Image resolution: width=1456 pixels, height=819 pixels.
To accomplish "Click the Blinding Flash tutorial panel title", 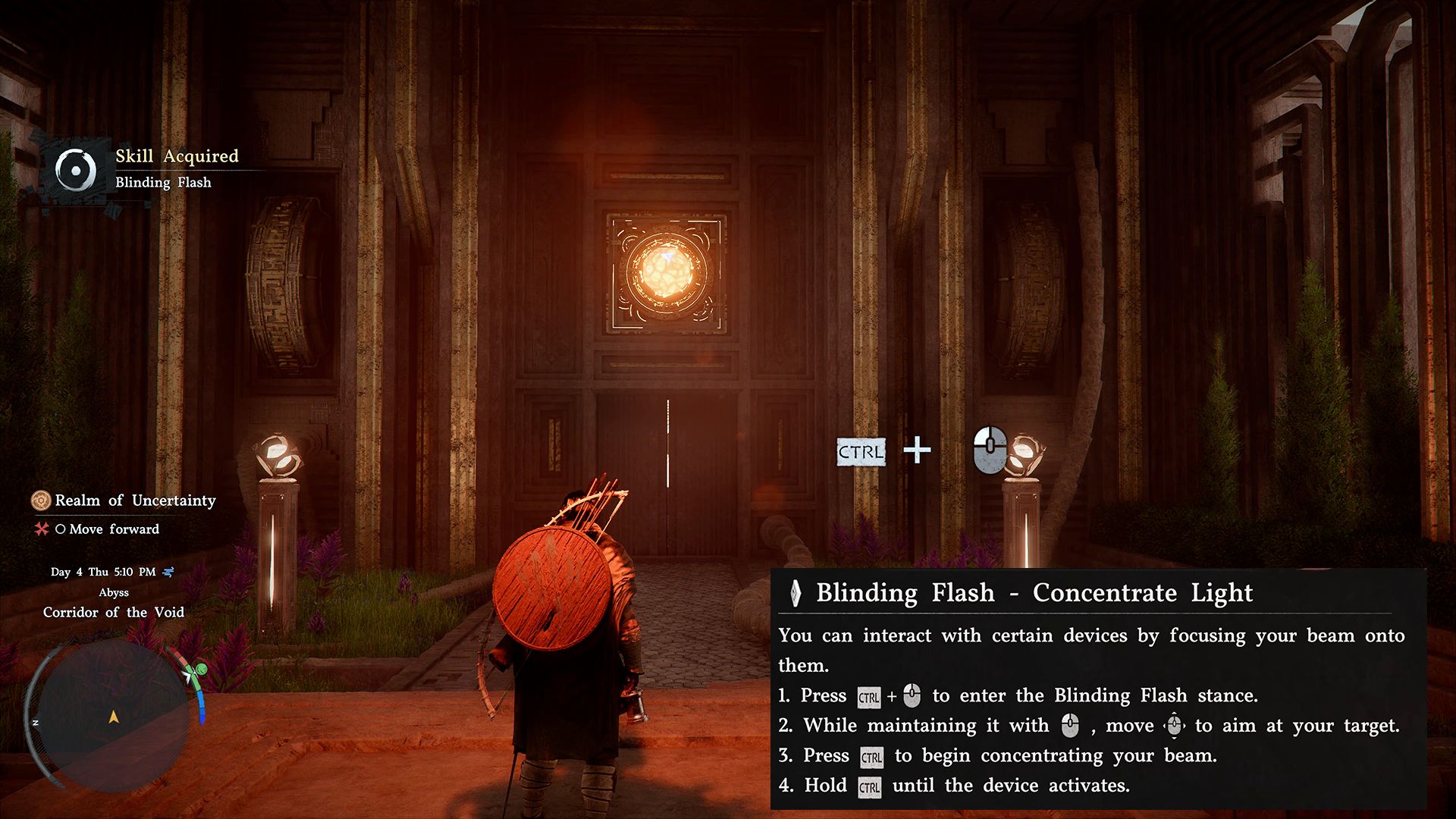I will pyautogui.click(x=1034, y=593).
